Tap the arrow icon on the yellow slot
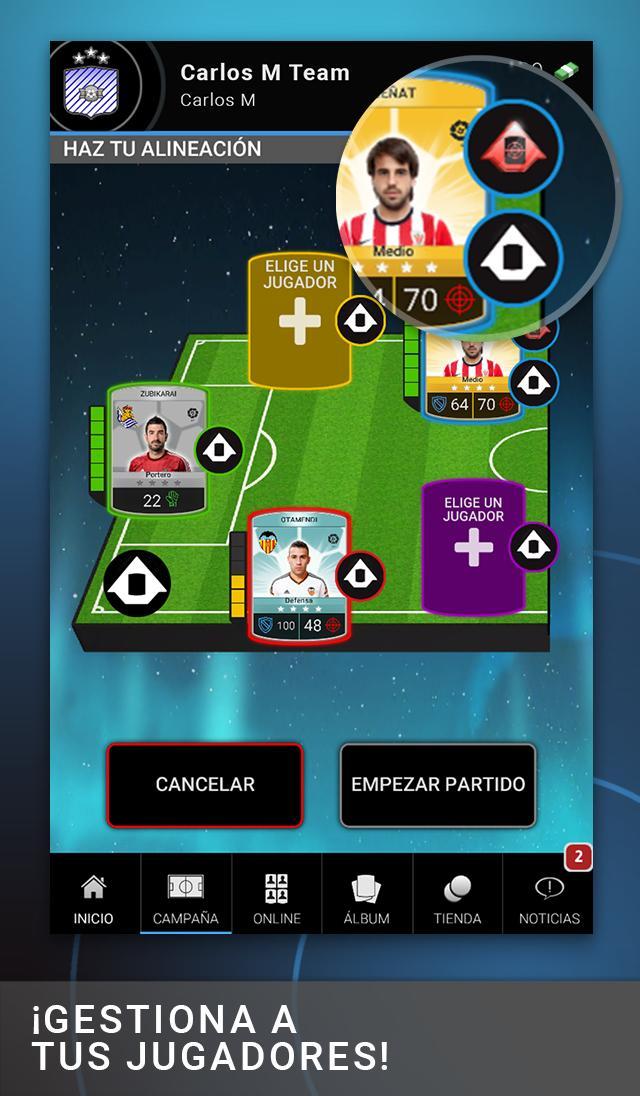This screenshot has width=640, height=1096. 360,320
